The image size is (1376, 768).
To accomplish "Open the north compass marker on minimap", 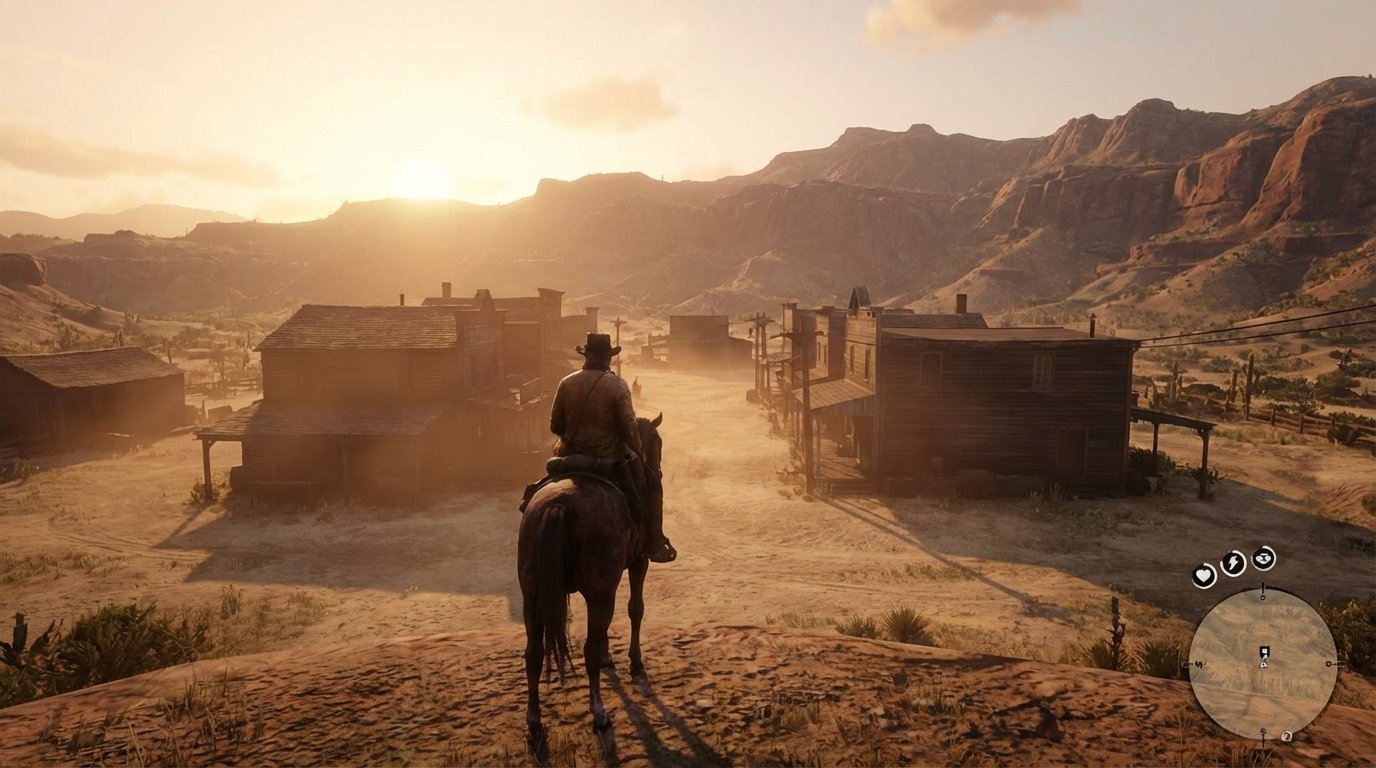I will click(1263, 596).
